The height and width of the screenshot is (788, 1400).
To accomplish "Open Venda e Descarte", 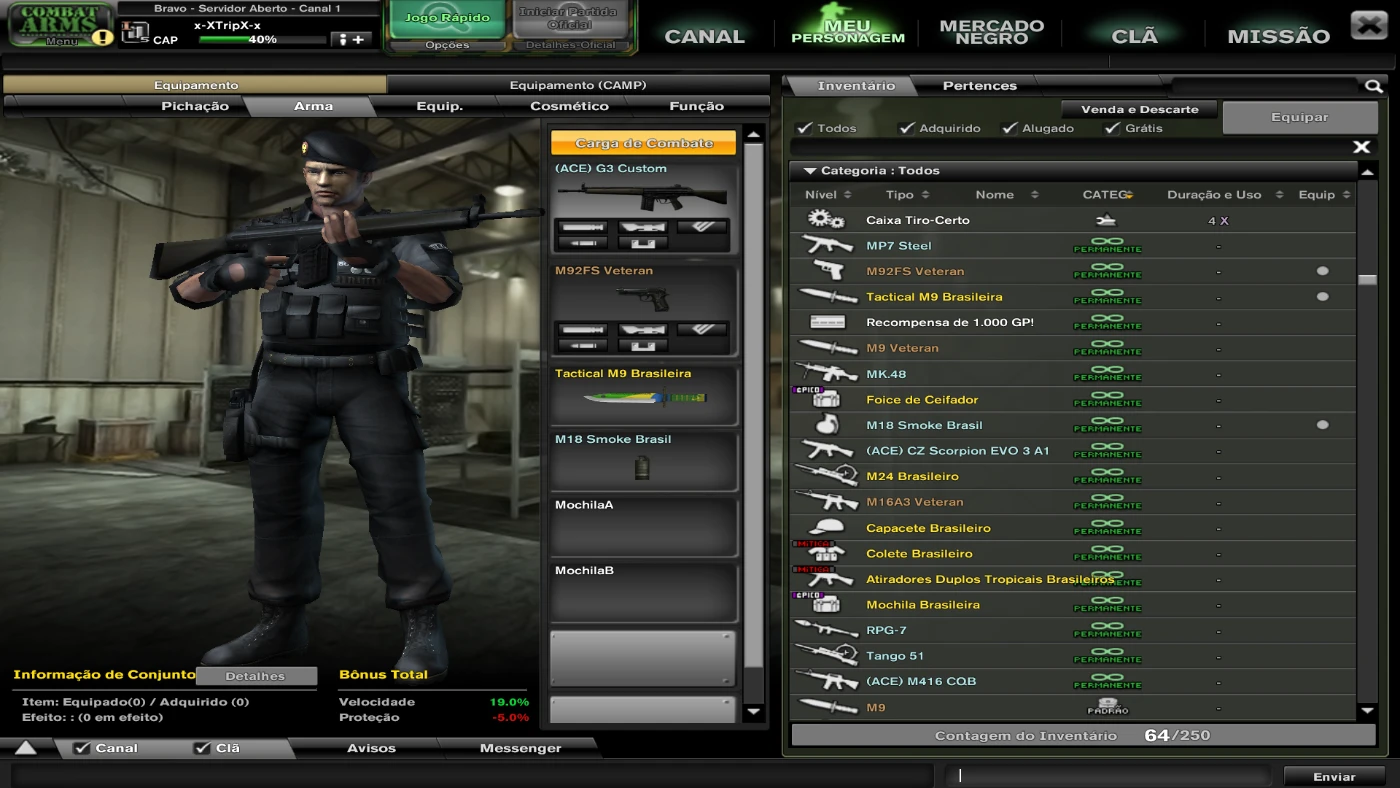I will pos(1139,109).
